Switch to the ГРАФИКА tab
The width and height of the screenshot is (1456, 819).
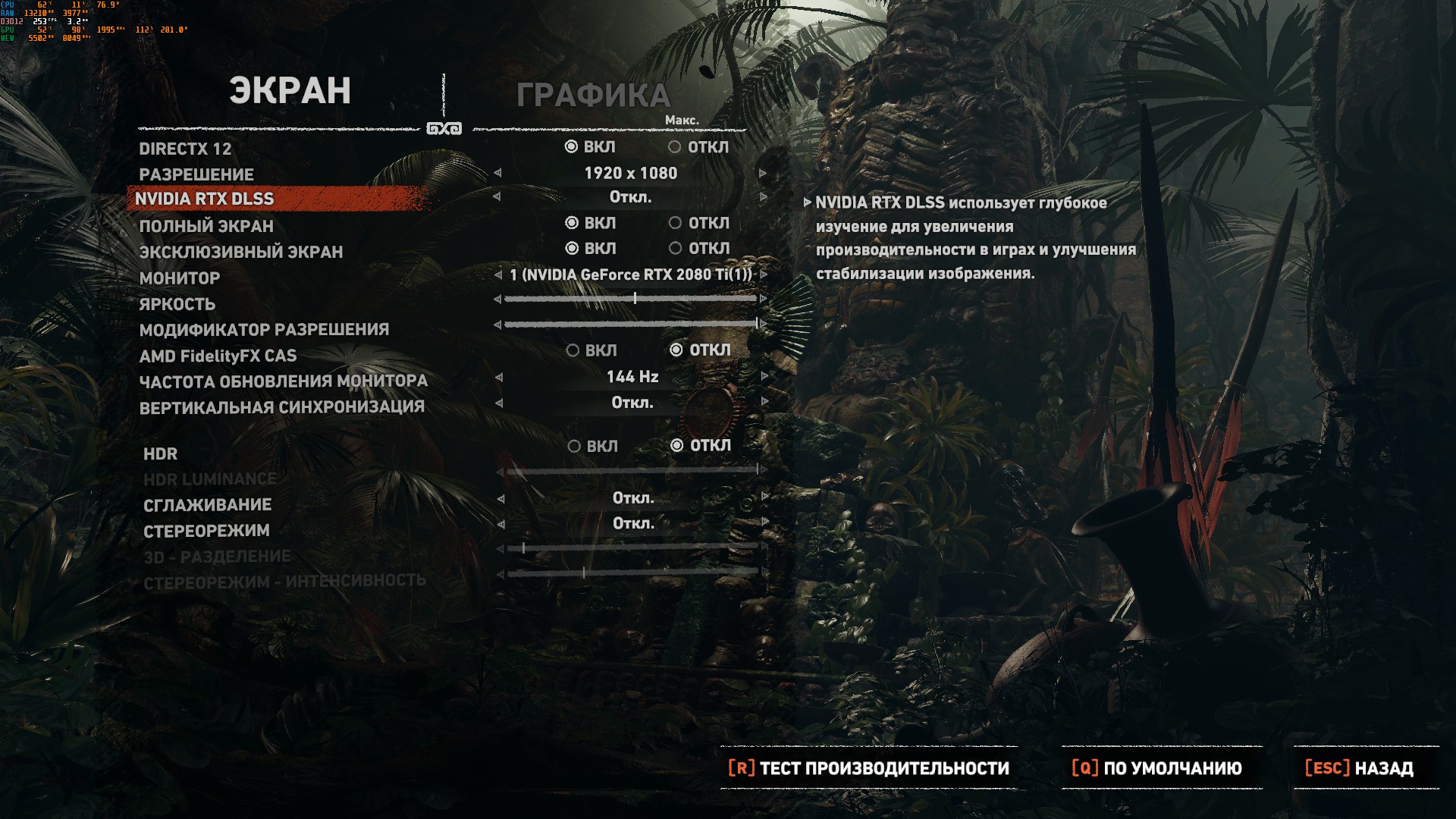[593, 96]
